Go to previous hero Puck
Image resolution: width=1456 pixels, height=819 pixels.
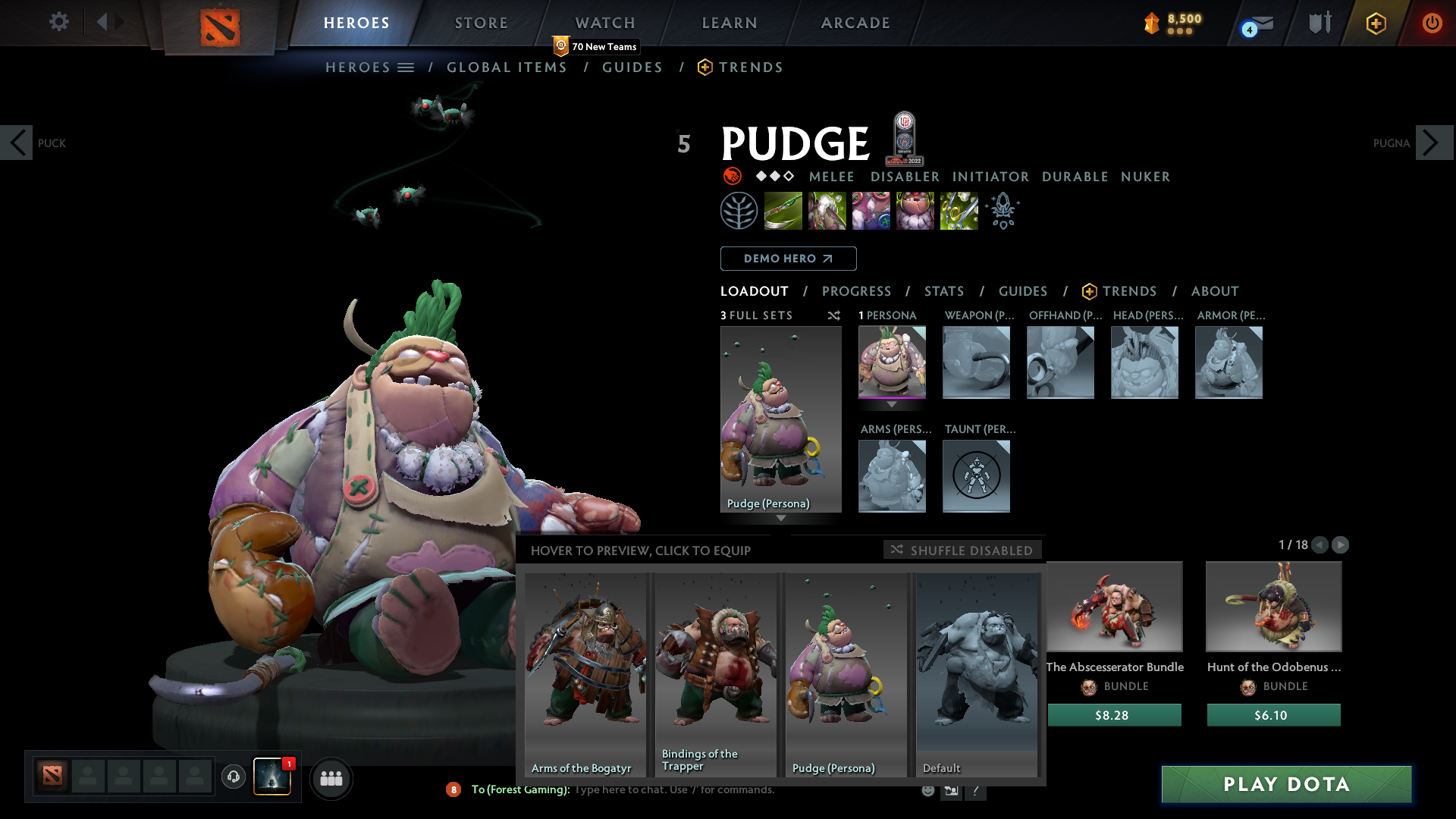[17, 143]
